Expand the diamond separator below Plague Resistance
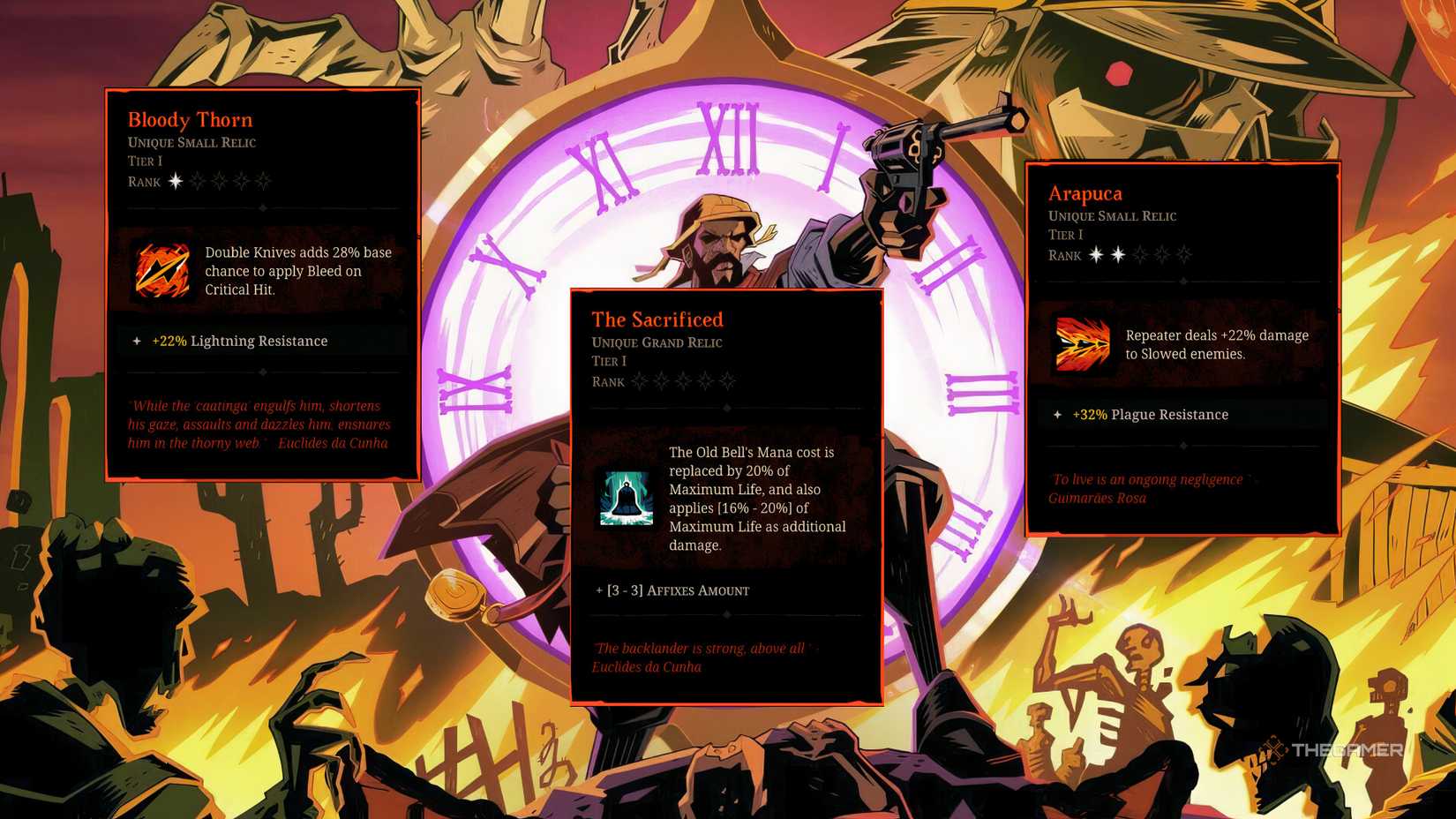This screenshot has height=819, width=1456. pyautogui.click(x=1182, y=447)
